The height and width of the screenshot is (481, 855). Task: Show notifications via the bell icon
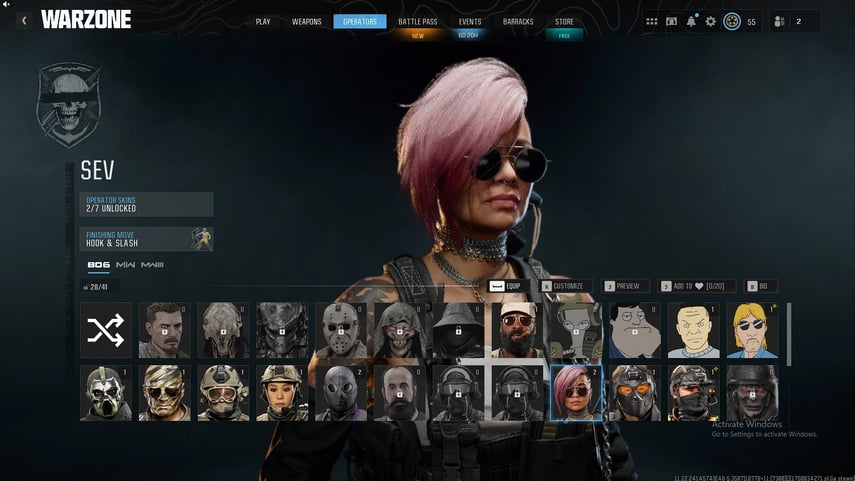coord(692,21)
